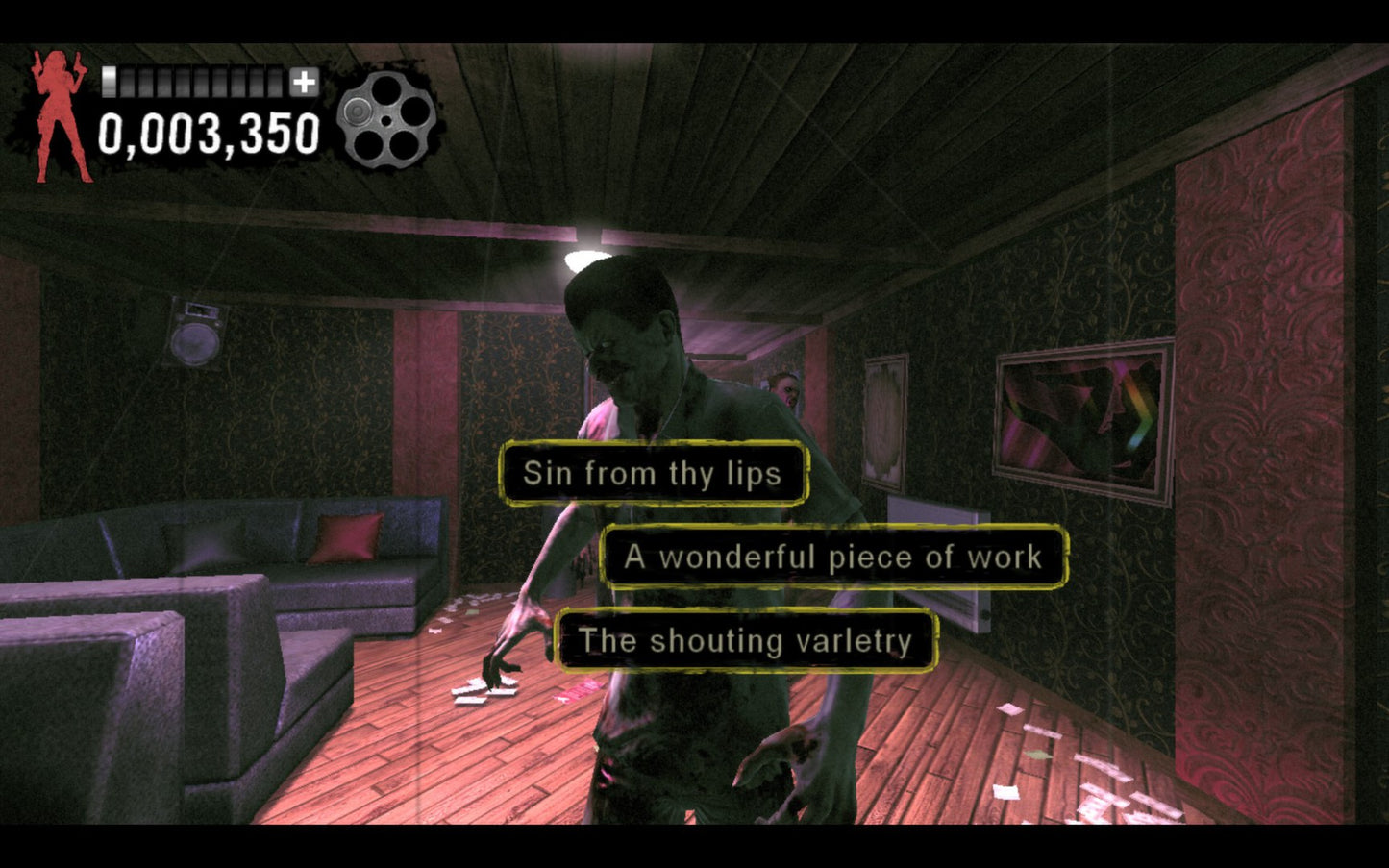Click the 'The shouting varletry' phrase box
This screenshot has width=1389, height=868.
pos(743,641)
